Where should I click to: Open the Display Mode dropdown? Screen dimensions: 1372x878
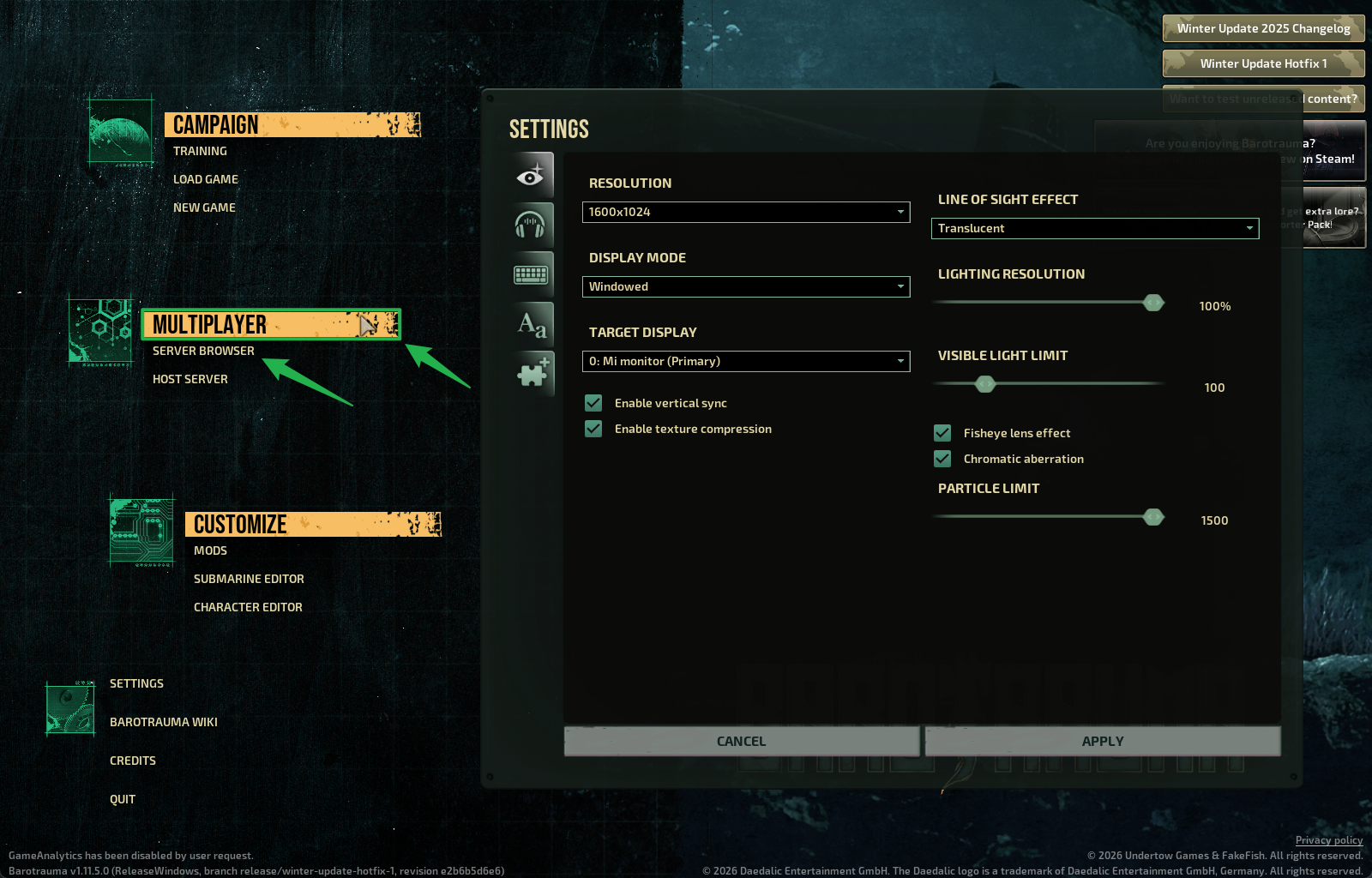pos(745,286)
